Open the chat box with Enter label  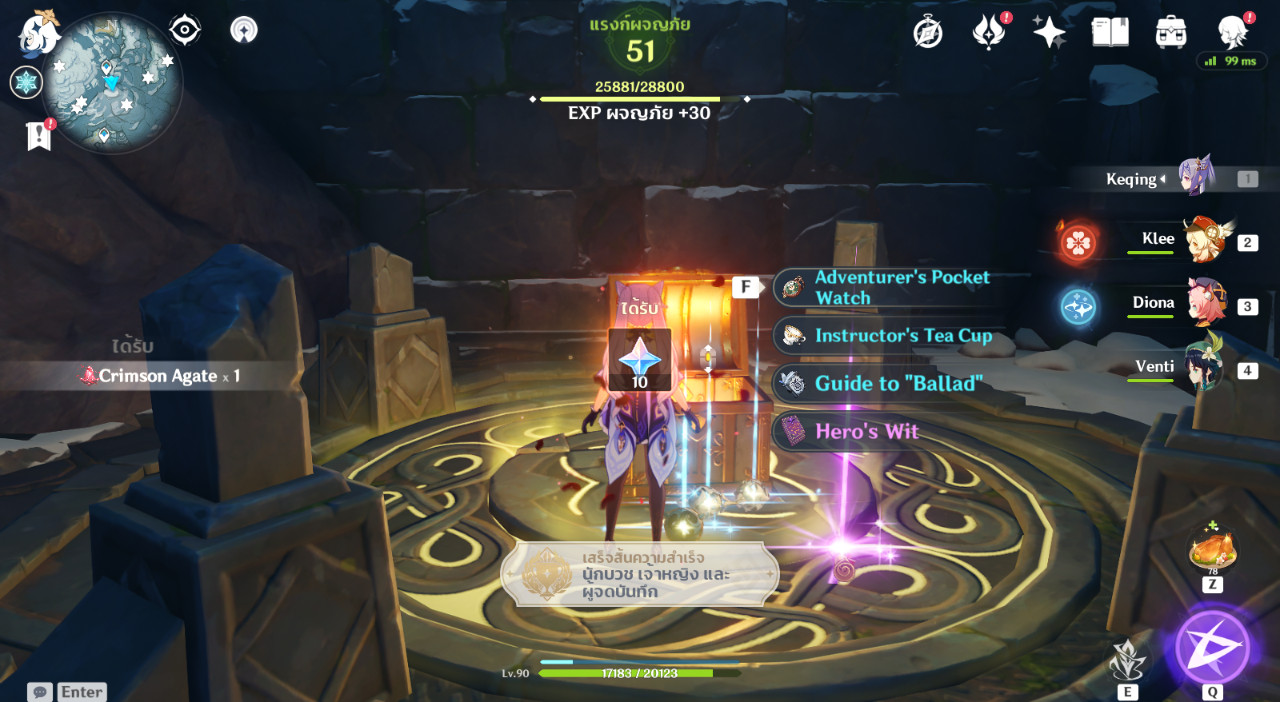67,691
